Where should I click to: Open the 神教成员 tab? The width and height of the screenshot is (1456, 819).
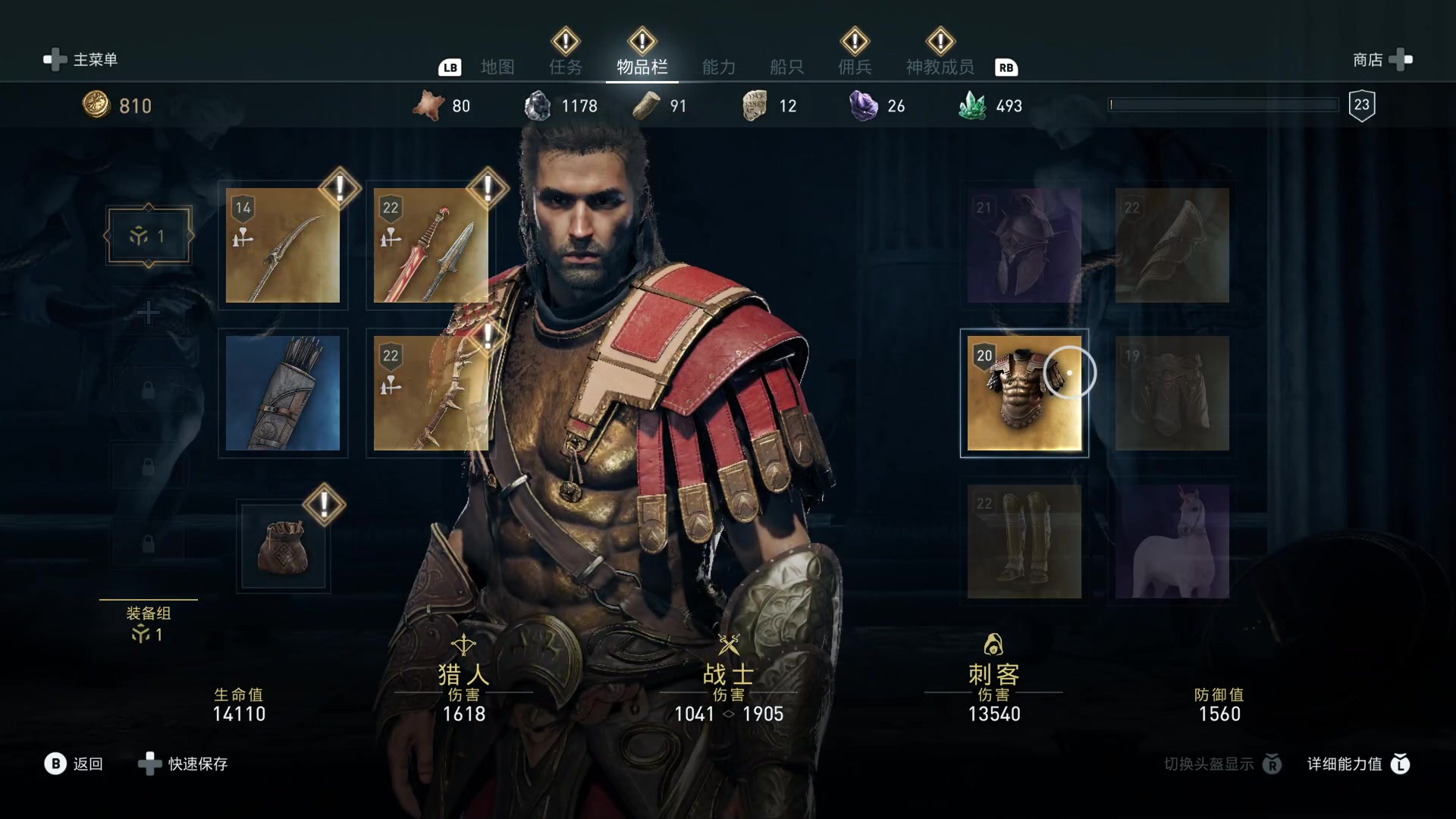click(940, 67)
